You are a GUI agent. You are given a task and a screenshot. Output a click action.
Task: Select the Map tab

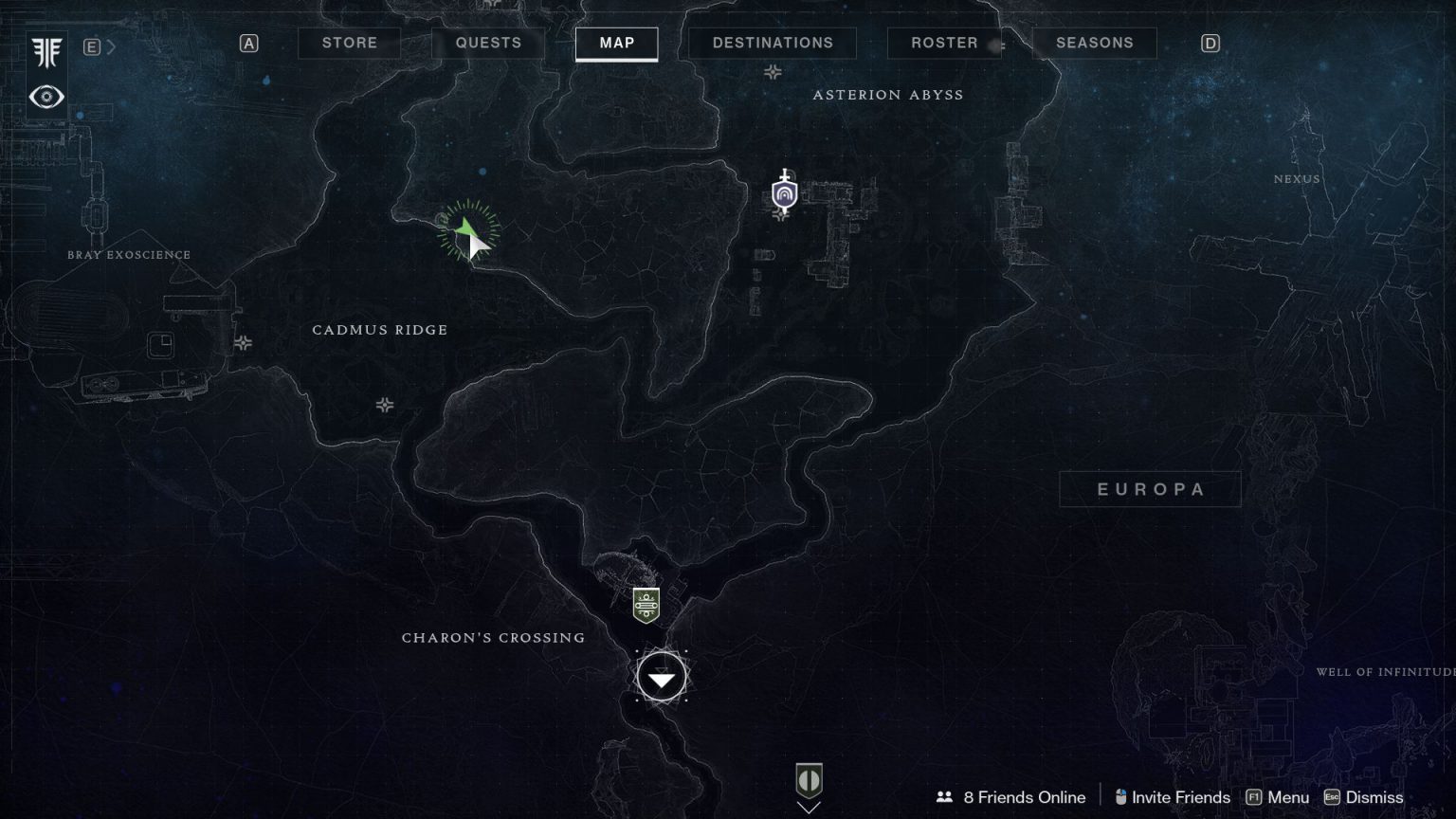(616, 43)
